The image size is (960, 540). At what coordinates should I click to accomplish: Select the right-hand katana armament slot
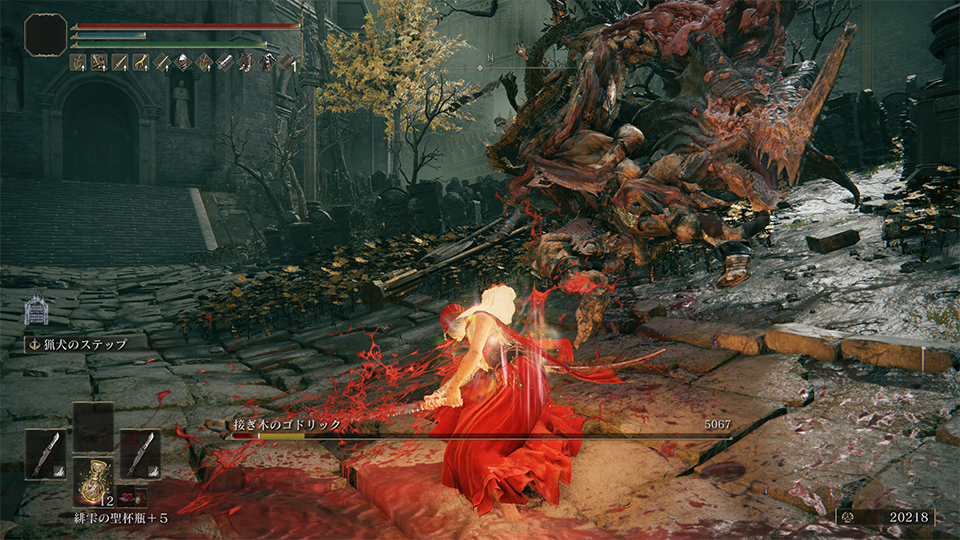140,453
